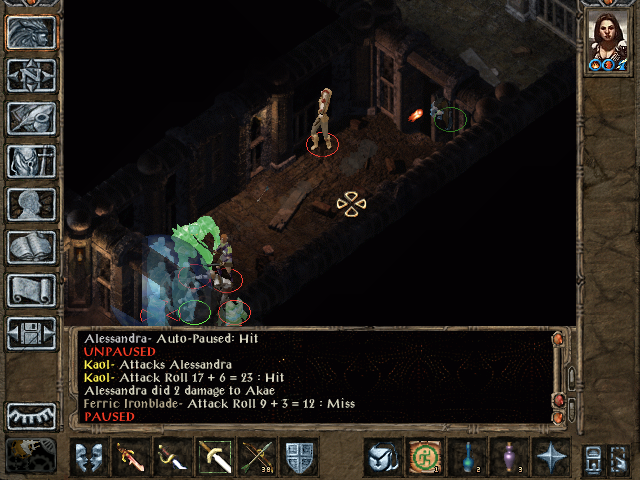Open special abilities star button
640x480 pixels.
click(550, 456)
